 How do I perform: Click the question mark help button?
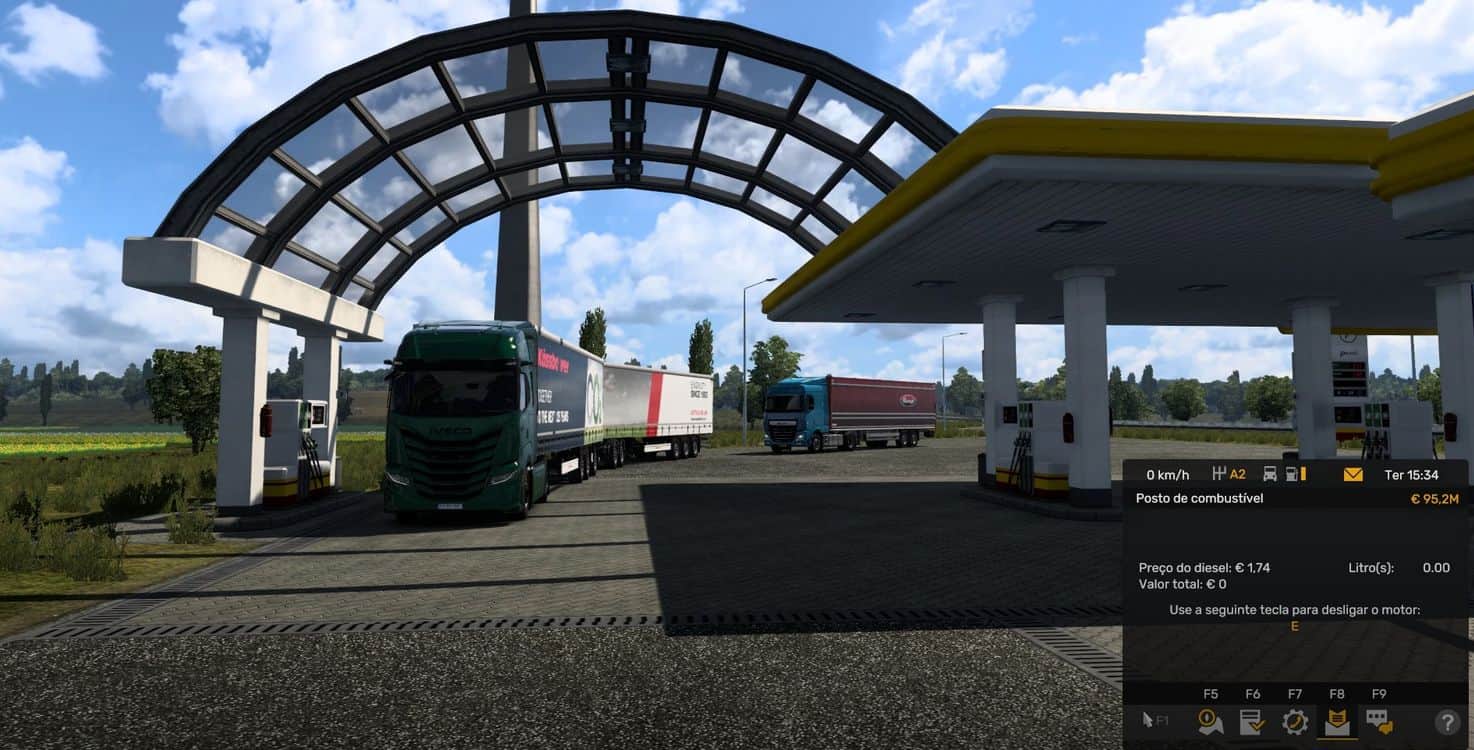[1447, 722]
